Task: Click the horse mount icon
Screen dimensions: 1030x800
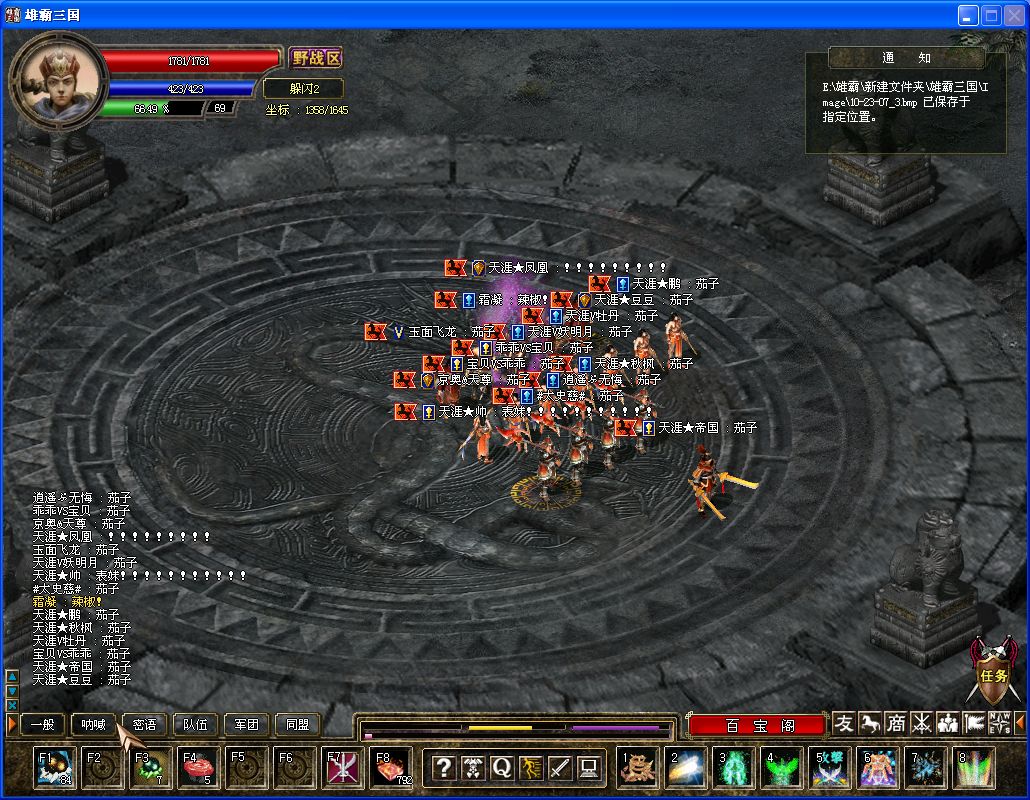Action: click(870, 723)
